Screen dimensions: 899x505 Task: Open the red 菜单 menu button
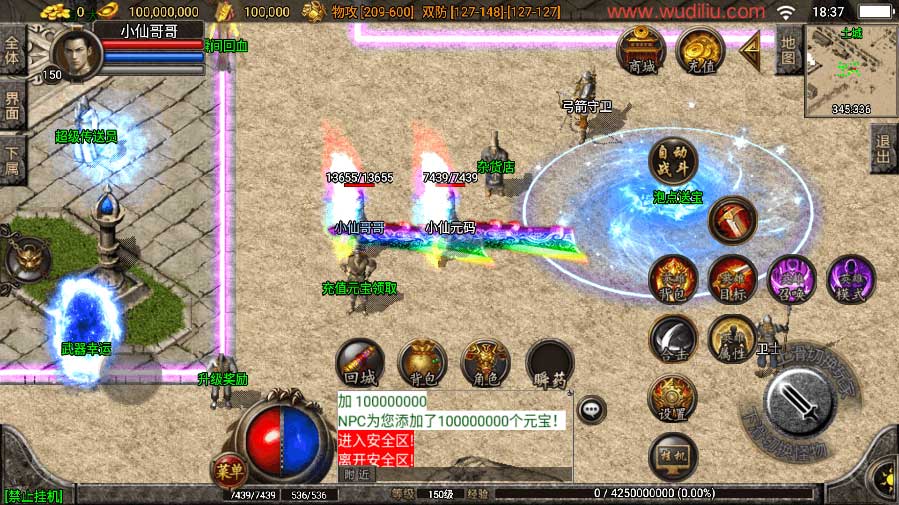pyautogui.click(x=229, y=470)
